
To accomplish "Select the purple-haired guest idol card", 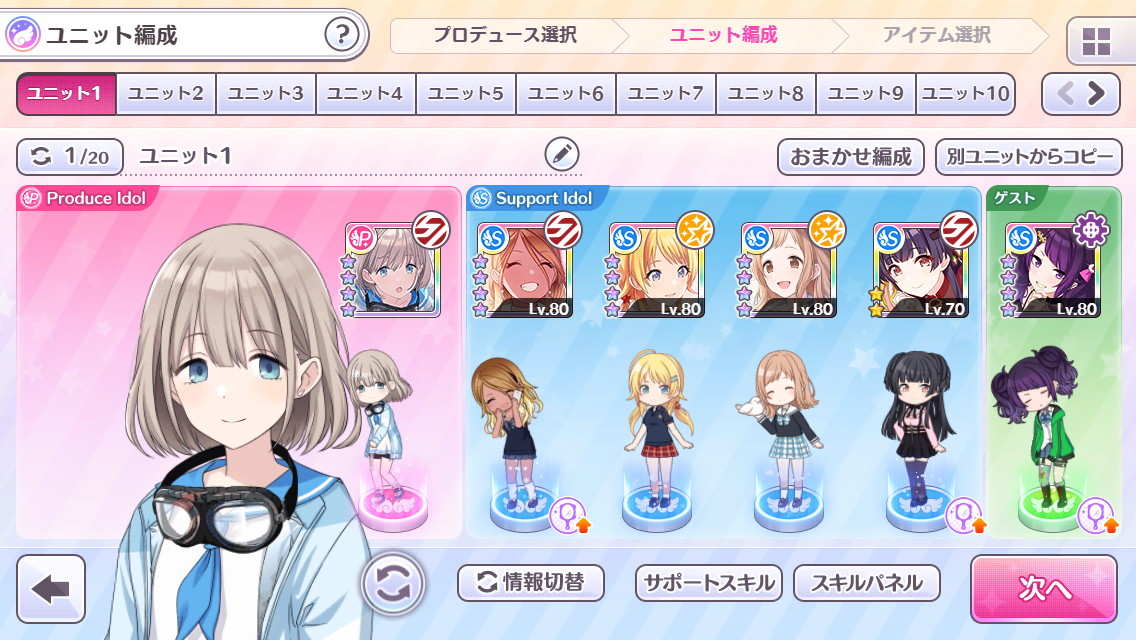I will pos(1052,270).
